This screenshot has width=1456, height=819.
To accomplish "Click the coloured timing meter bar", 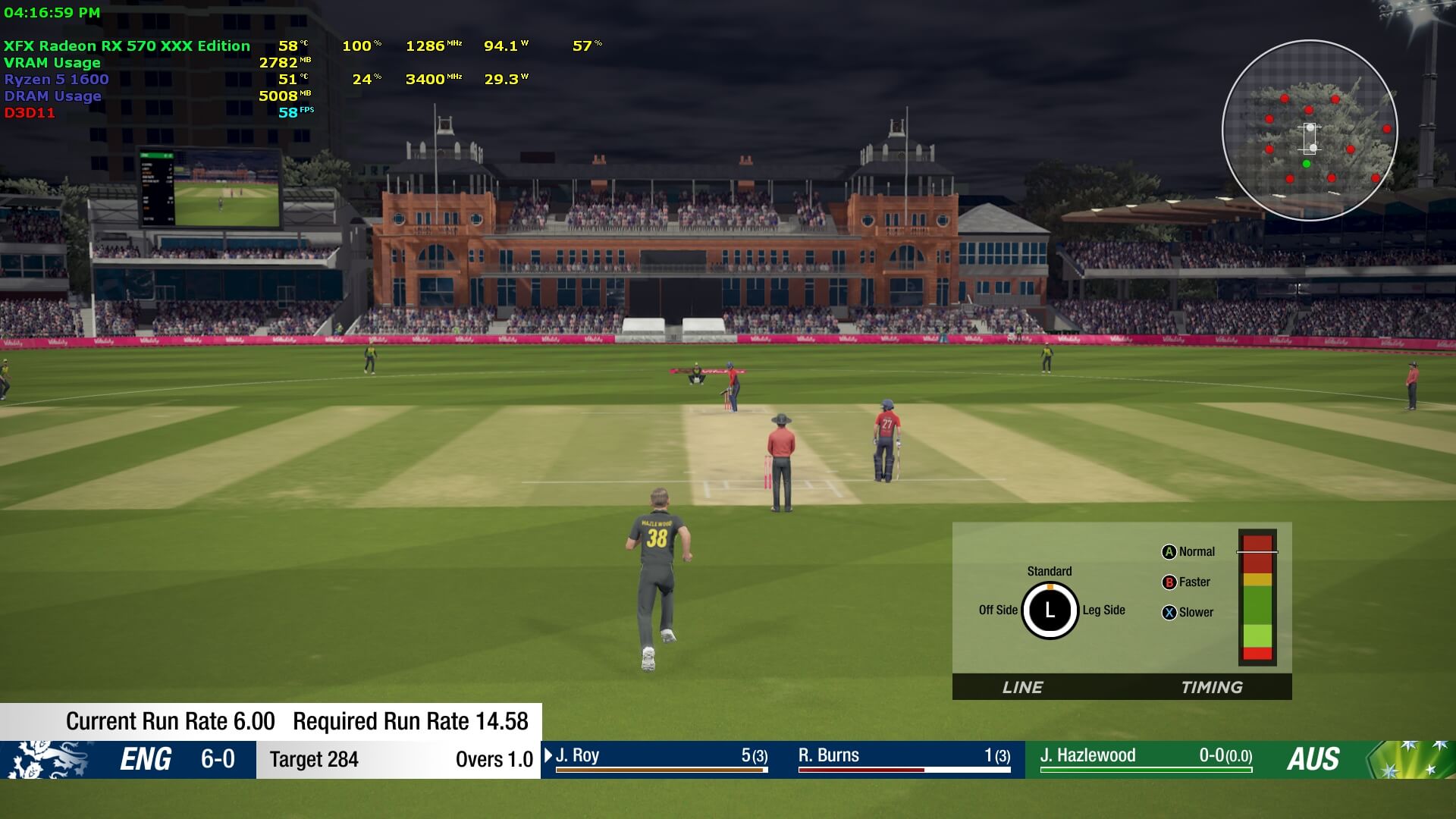I will point(1257,598).
